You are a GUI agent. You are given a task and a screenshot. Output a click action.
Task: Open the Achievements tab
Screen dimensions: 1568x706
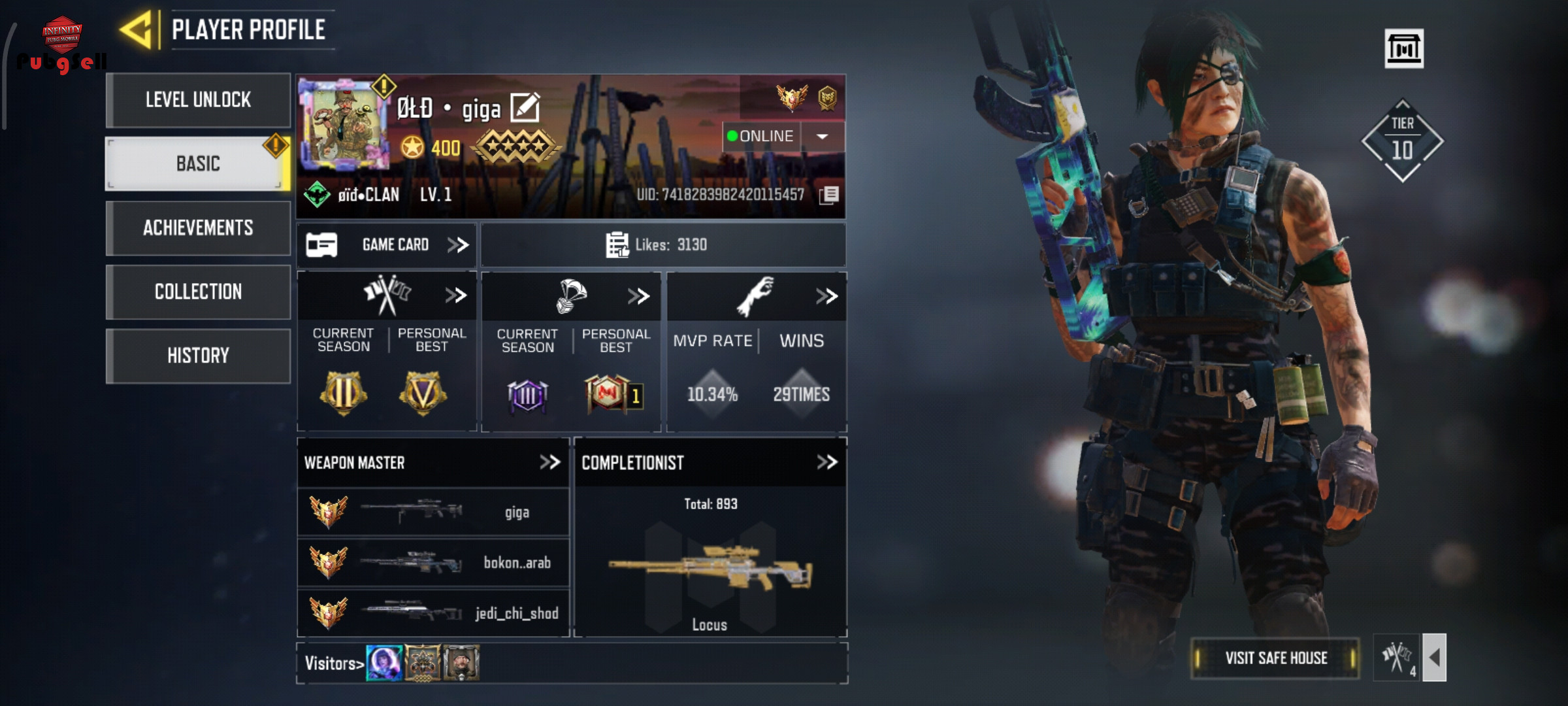pos(198,227)
